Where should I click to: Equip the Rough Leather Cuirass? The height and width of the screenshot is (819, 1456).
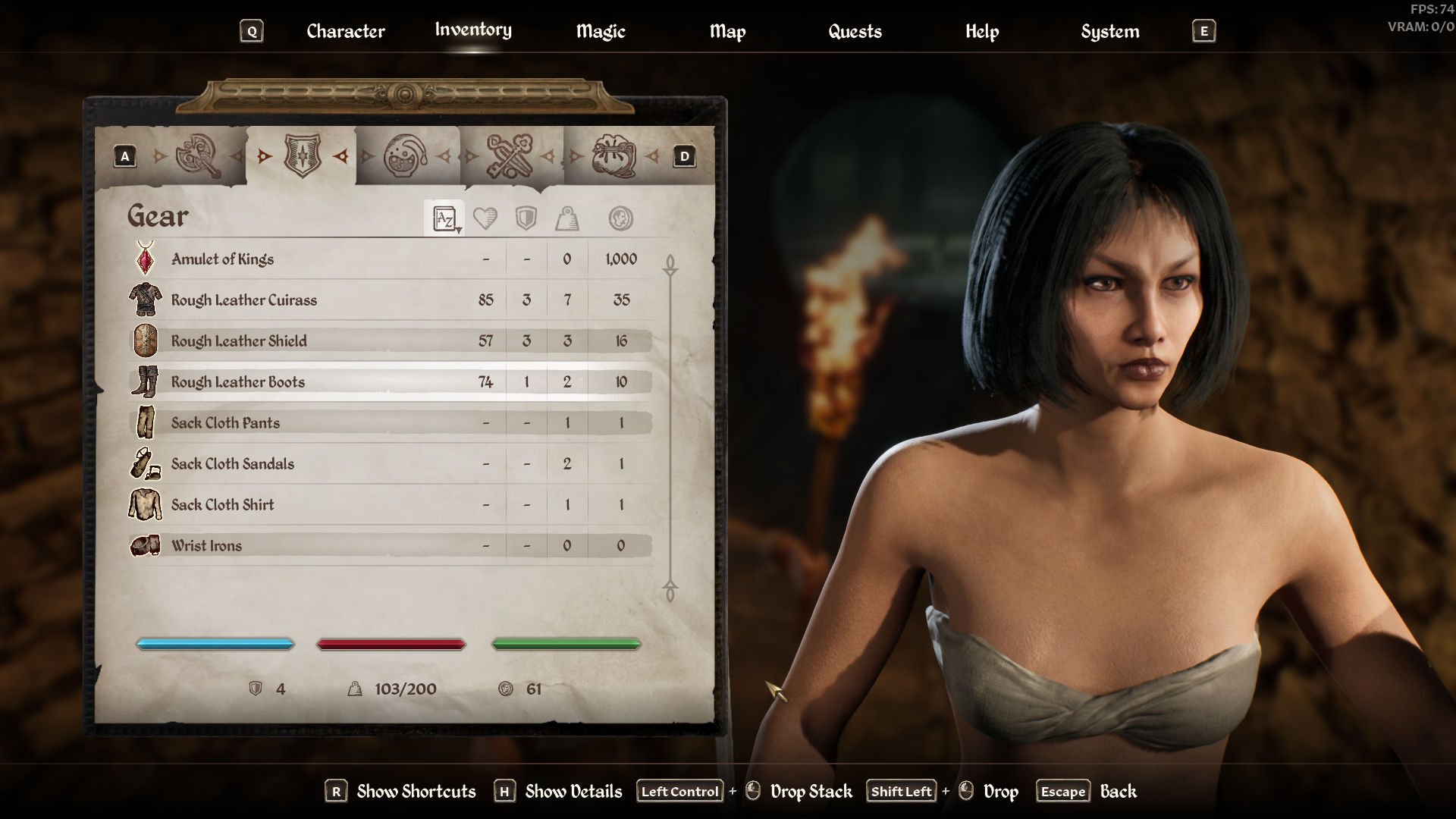pos(244,300)
